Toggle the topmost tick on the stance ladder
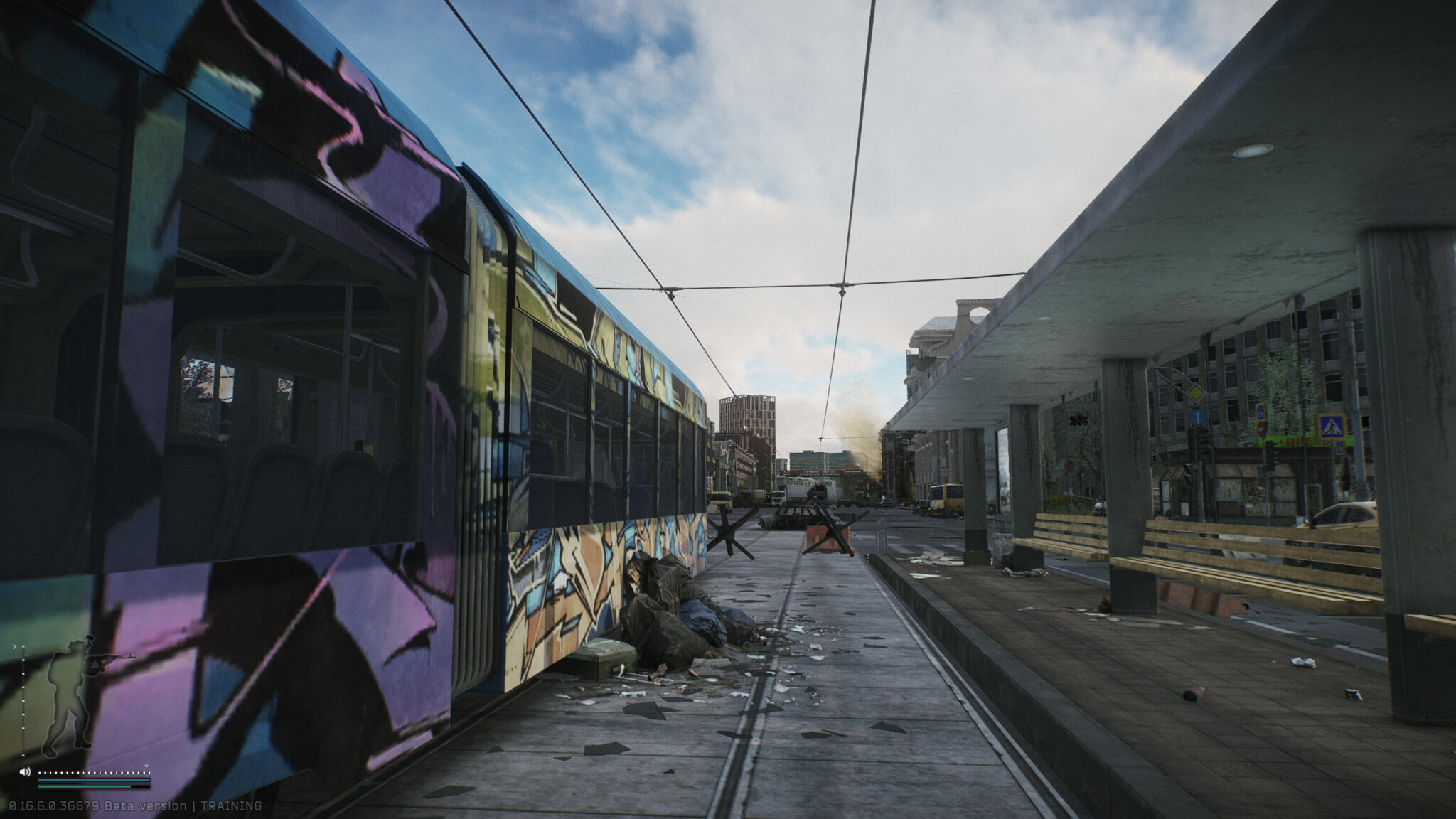Screen dimensions: 1456x819 click(x=23, y=646)
